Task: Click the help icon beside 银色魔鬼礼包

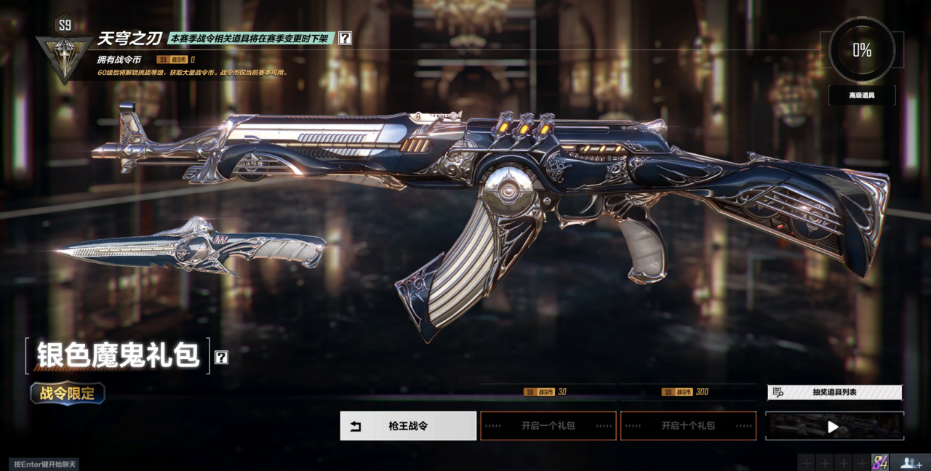Action: click(x=221, y=356)
